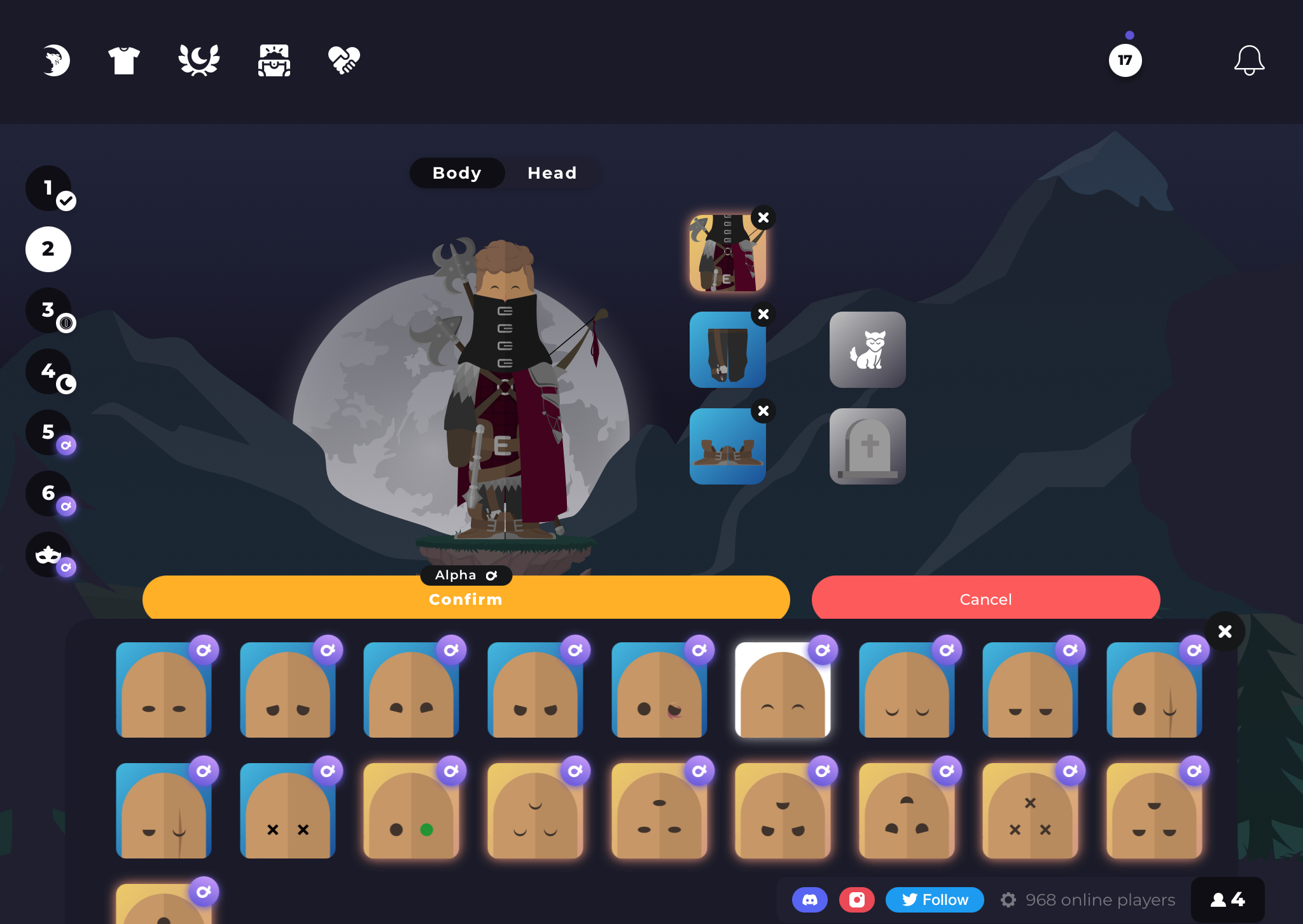Click the Twitter Follow button

tap(934, 899)
